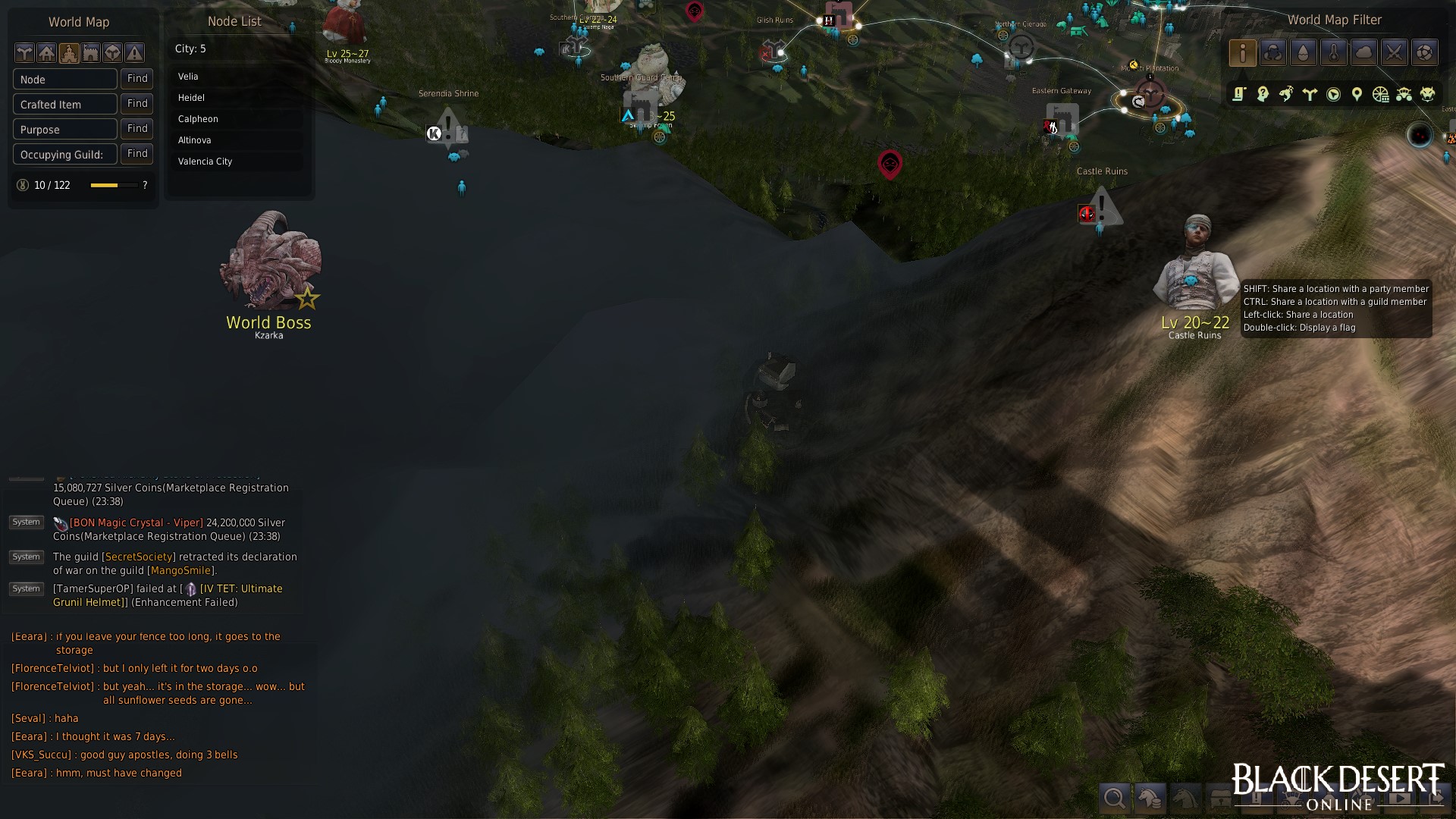This screenshot has height=819, width=1456.
Task: Open the temperature thermometer map filter
Action: tap(1334, 53)
